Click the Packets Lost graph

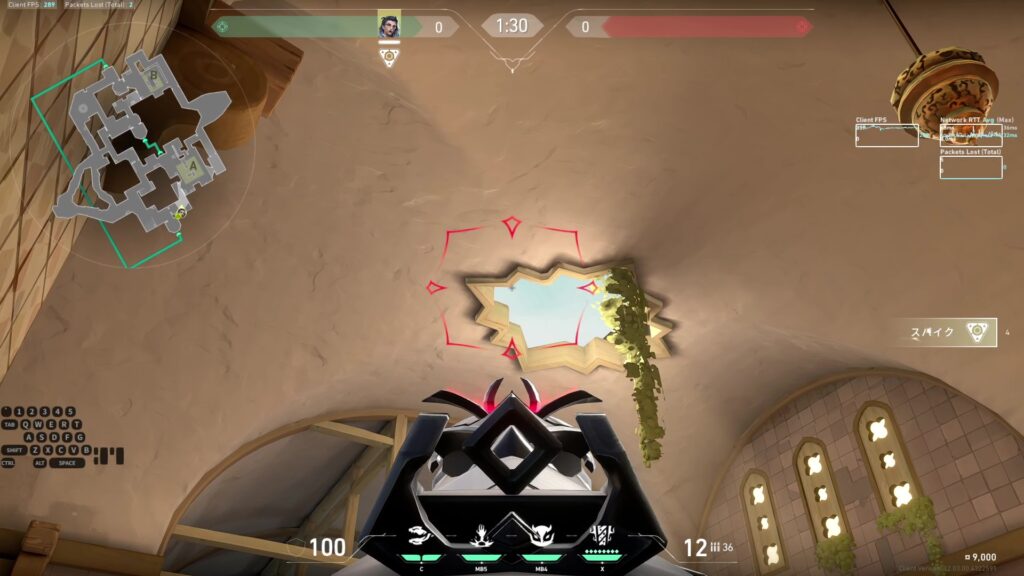point(971,167)
